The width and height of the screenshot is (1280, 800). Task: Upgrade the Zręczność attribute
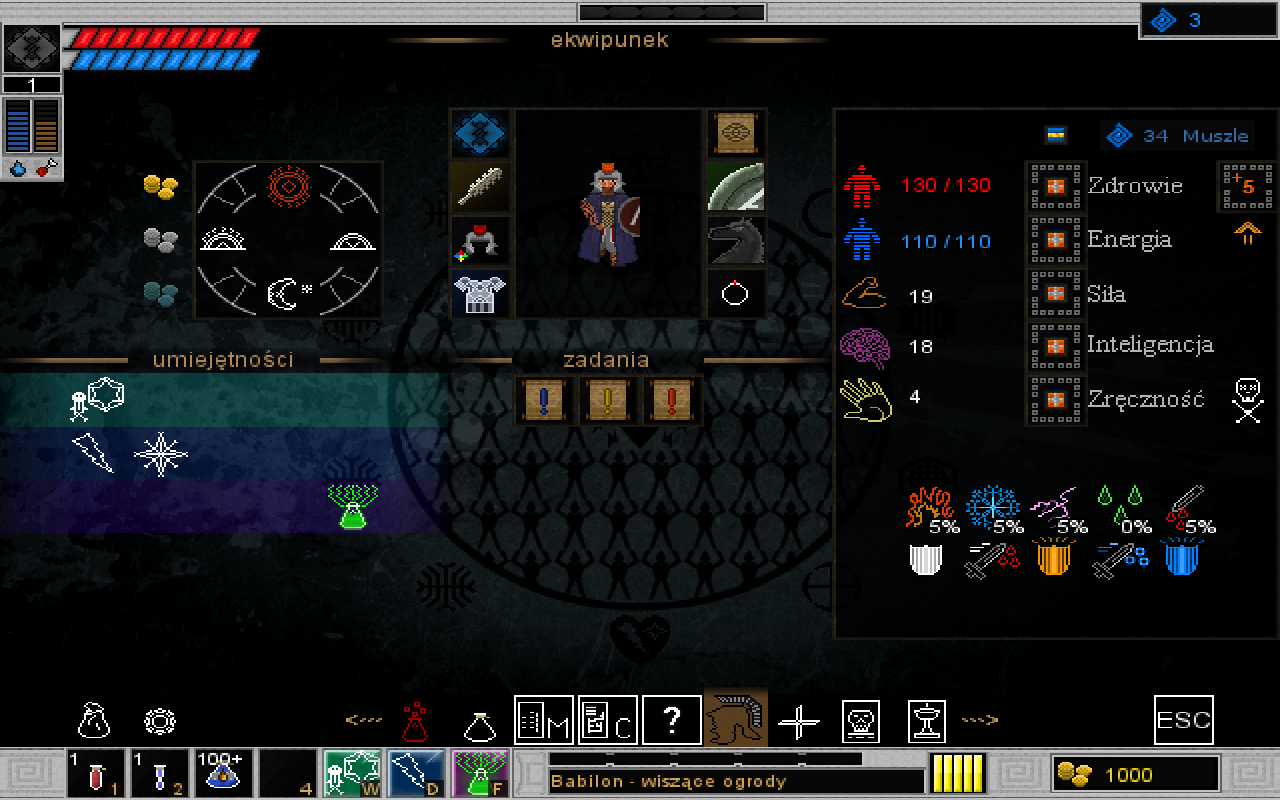[x=1054, y=400]
